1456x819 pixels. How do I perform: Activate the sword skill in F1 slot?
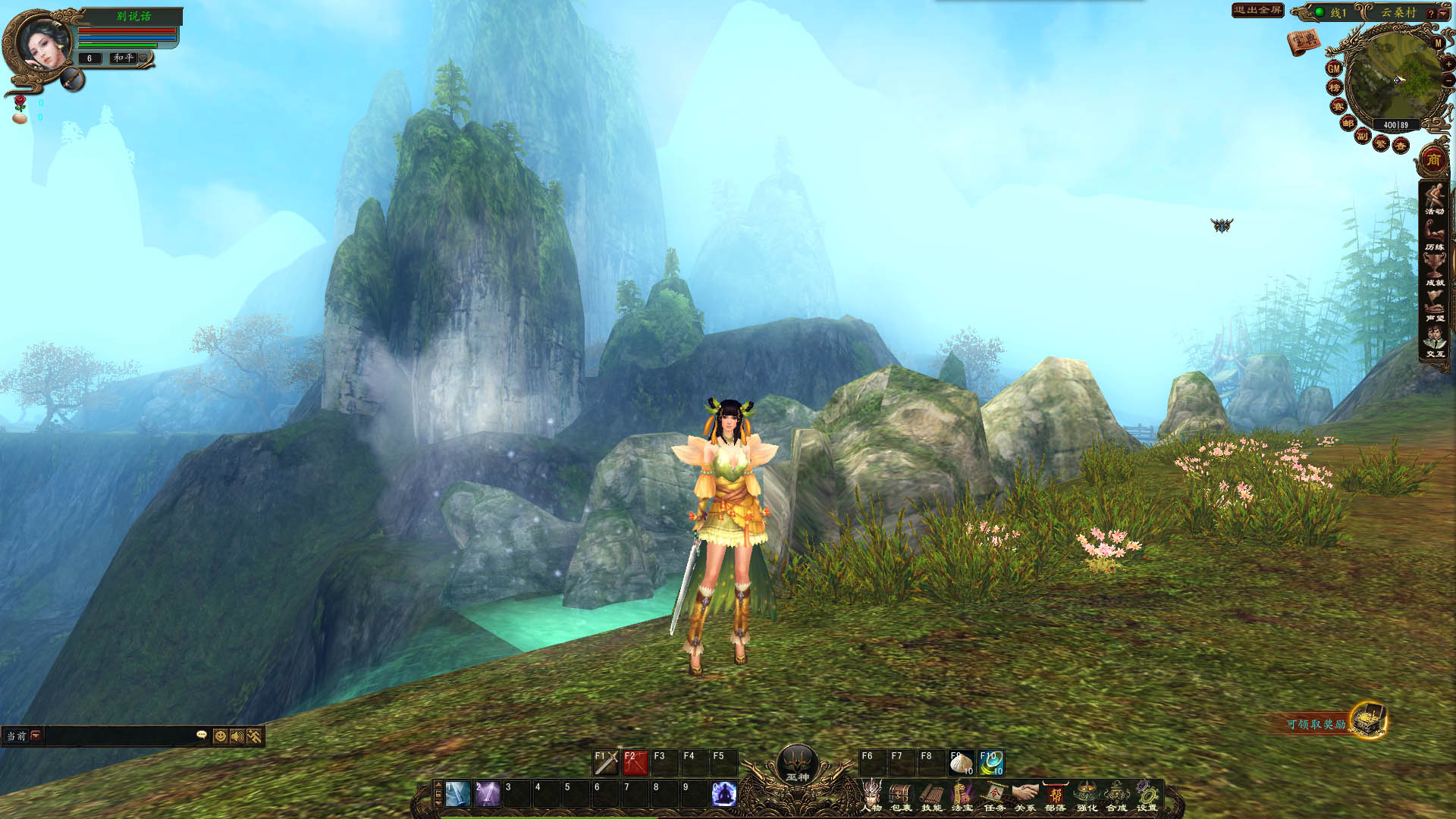[606, 763]
